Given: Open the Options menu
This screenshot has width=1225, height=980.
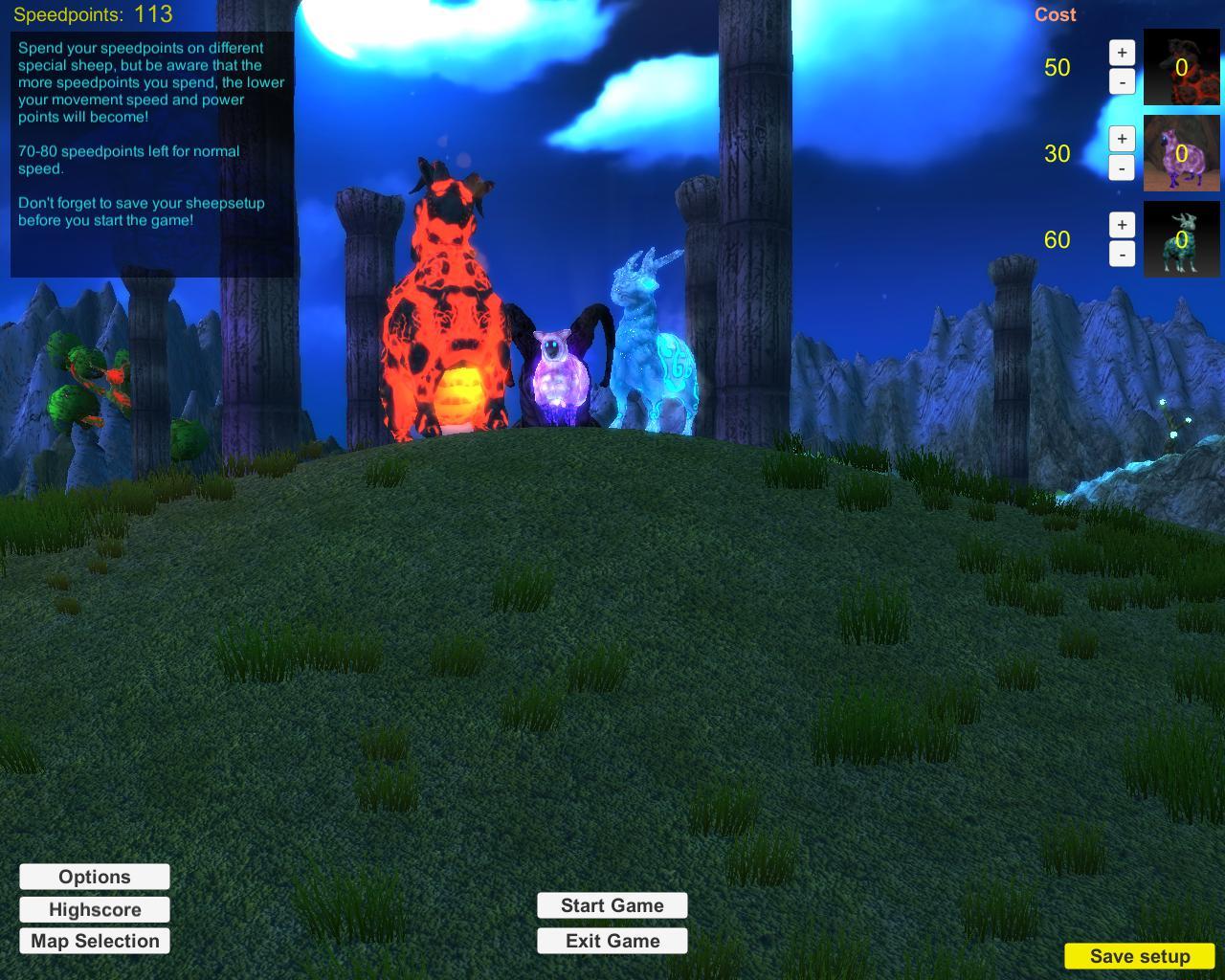Looking at the screenshot, I should (94, 877).
